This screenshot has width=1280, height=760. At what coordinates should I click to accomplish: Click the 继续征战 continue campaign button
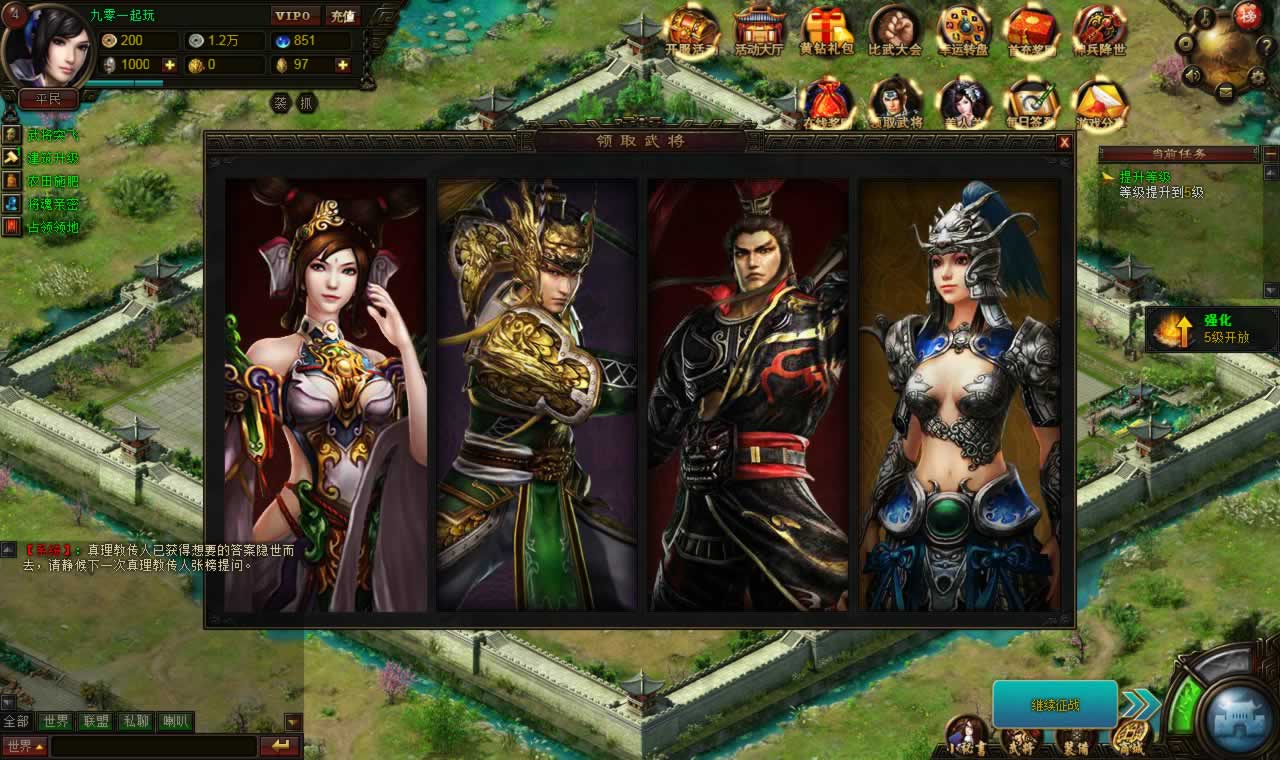pos(1055,705)
